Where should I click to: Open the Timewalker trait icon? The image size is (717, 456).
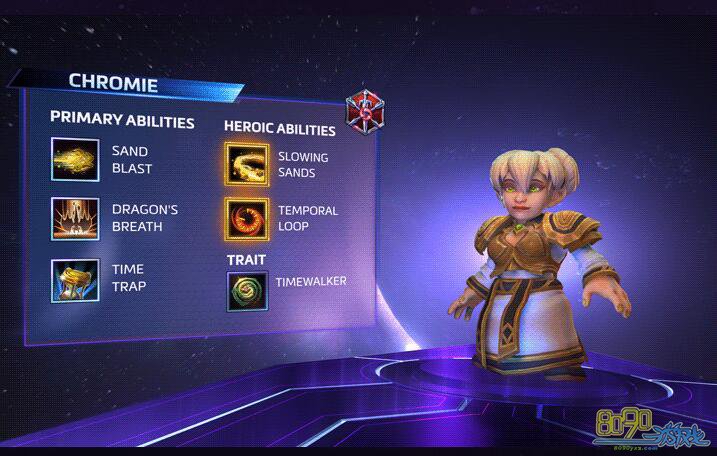[247, 291]
